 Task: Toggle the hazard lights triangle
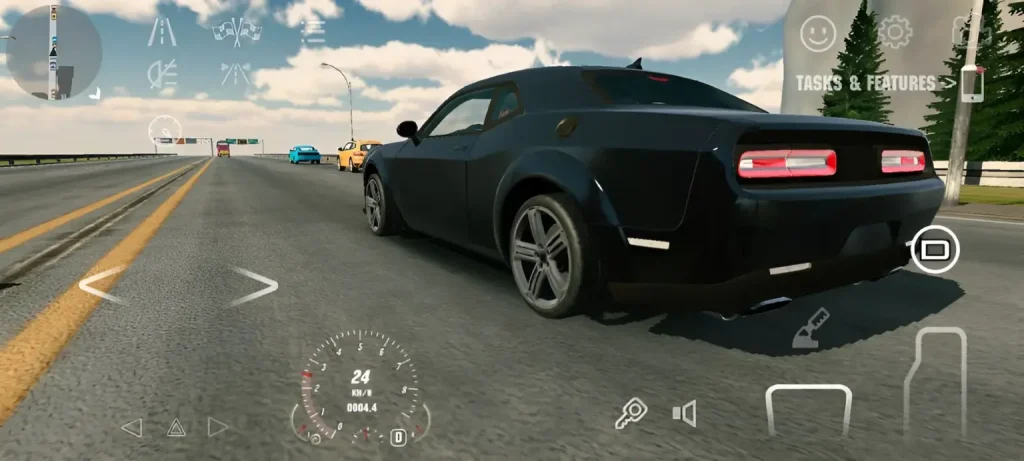176,428
